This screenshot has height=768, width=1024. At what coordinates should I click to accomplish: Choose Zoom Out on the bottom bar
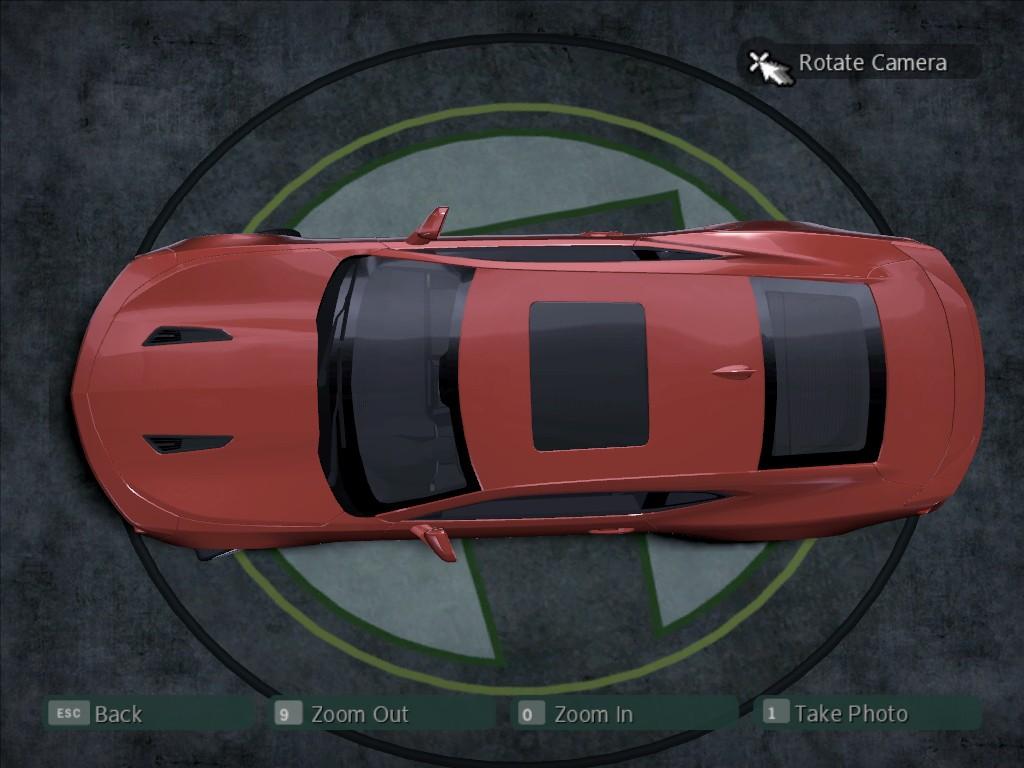click(358, 714)
